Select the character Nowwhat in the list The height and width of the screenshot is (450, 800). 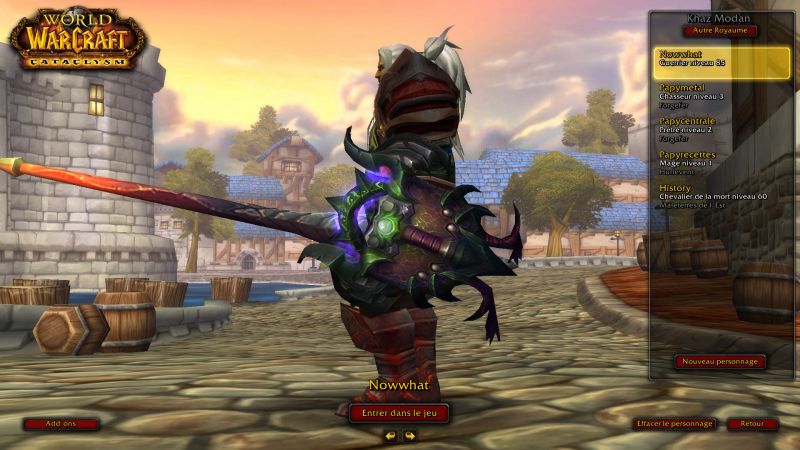pyautogui.click(x=722, y=63)
